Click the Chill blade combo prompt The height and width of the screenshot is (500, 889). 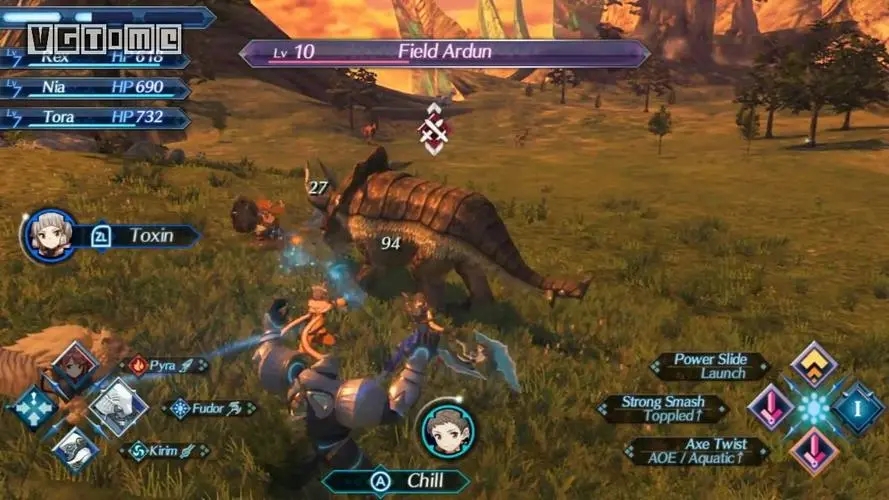pyautogui.click(x=405, y=481)
